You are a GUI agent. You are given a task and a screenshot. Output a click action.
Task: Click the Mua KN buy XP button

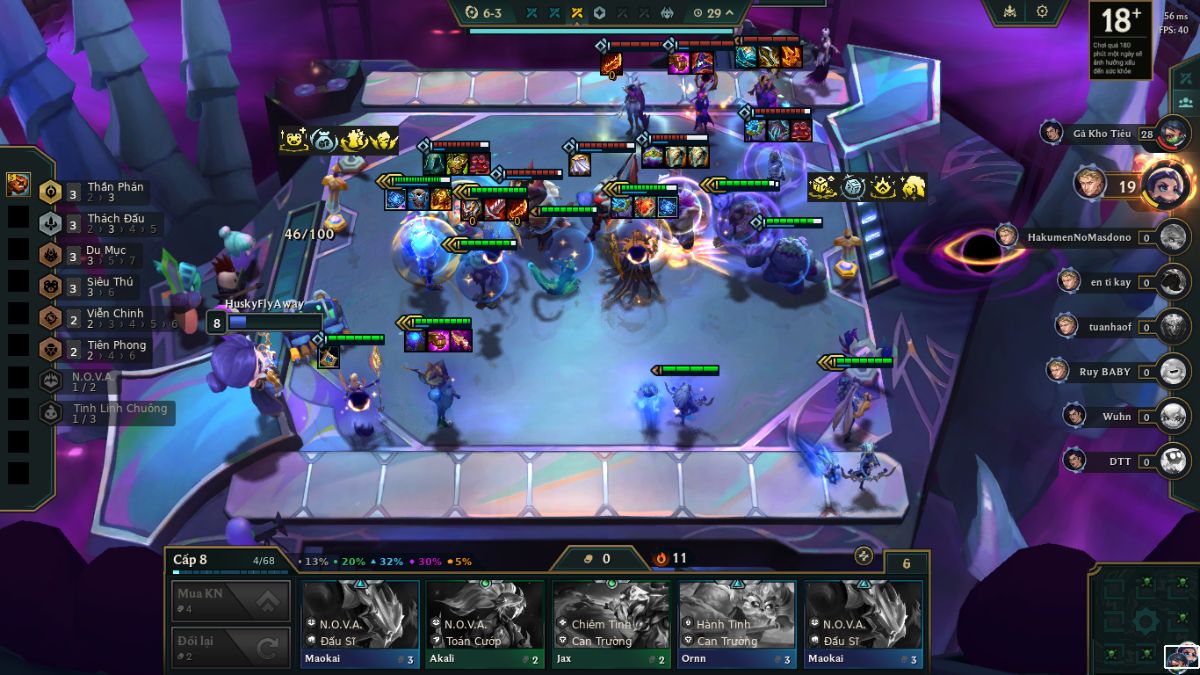pyautogui.click(x=231, y=600)
